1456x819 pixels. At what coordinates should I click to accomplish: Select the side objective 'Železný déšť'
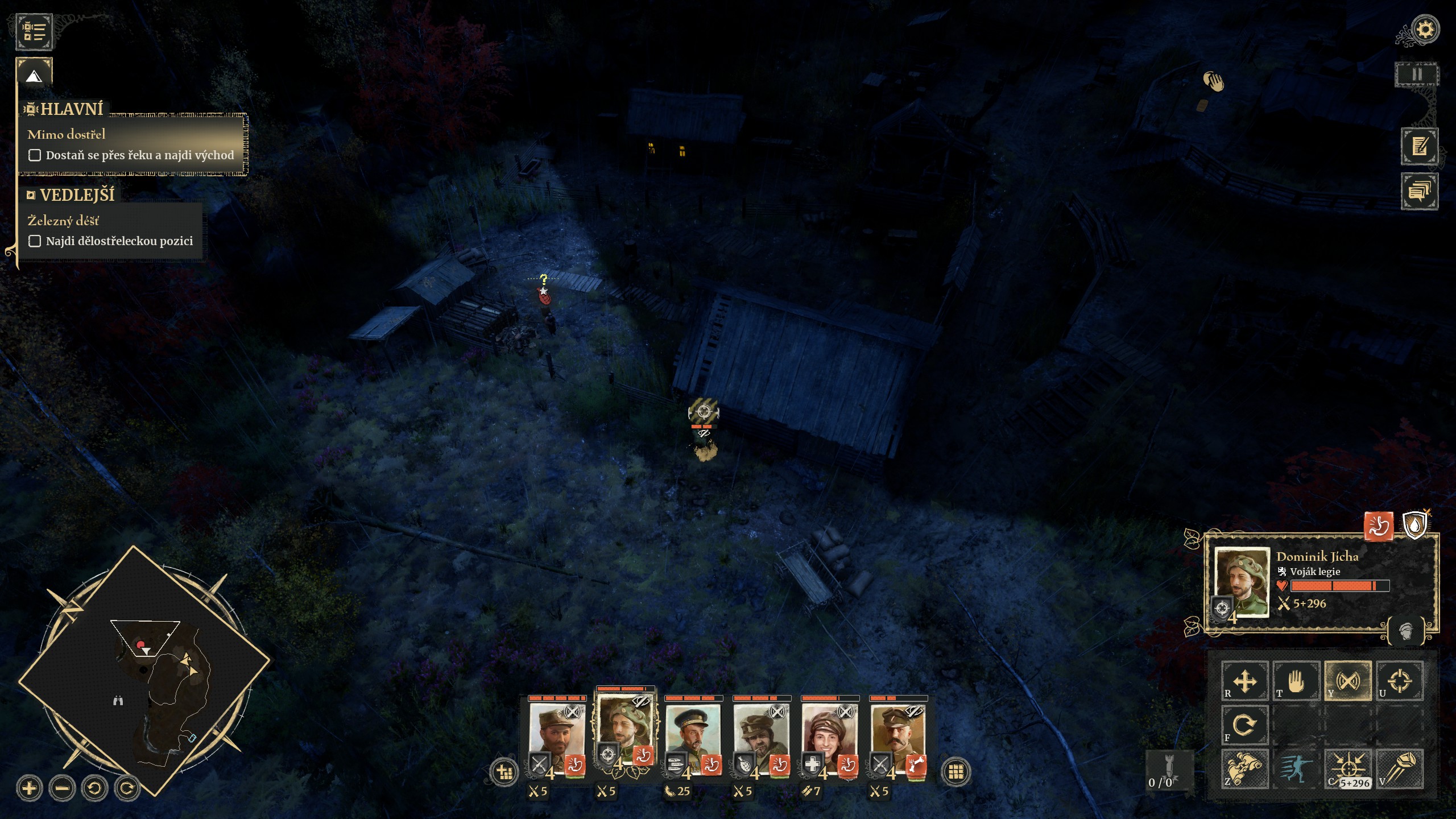point(63,221)
